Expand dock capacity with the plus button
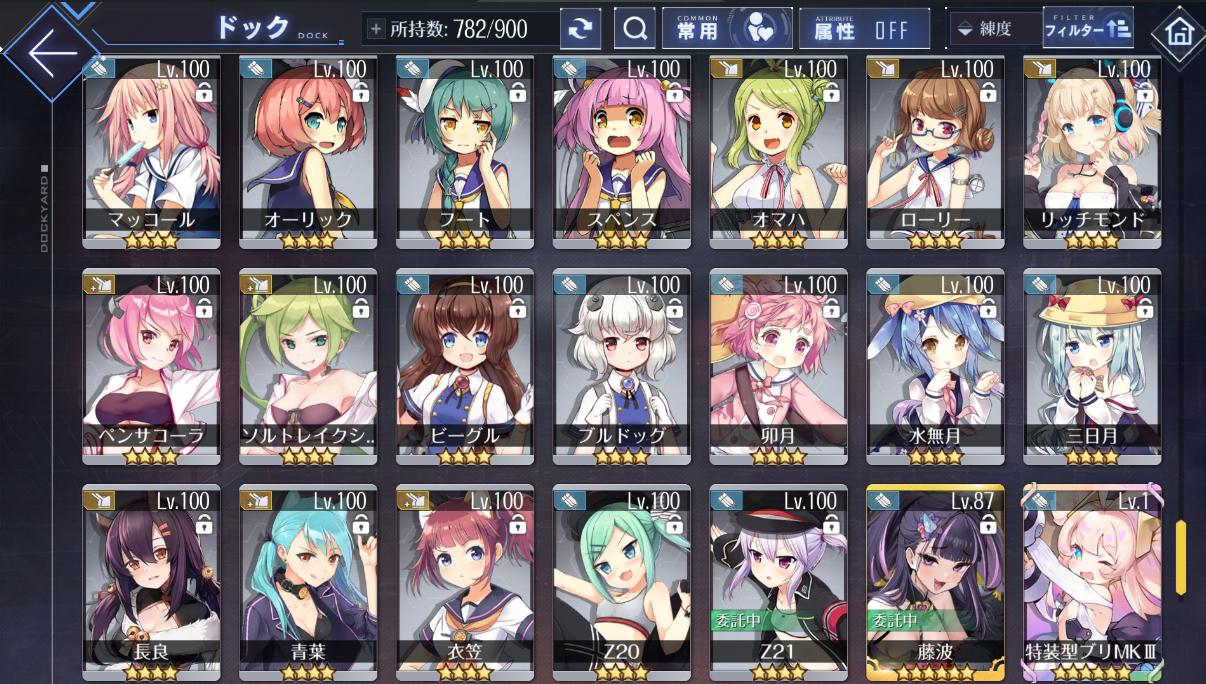Viewport: 1206px width, 684px height. [376, 29]
